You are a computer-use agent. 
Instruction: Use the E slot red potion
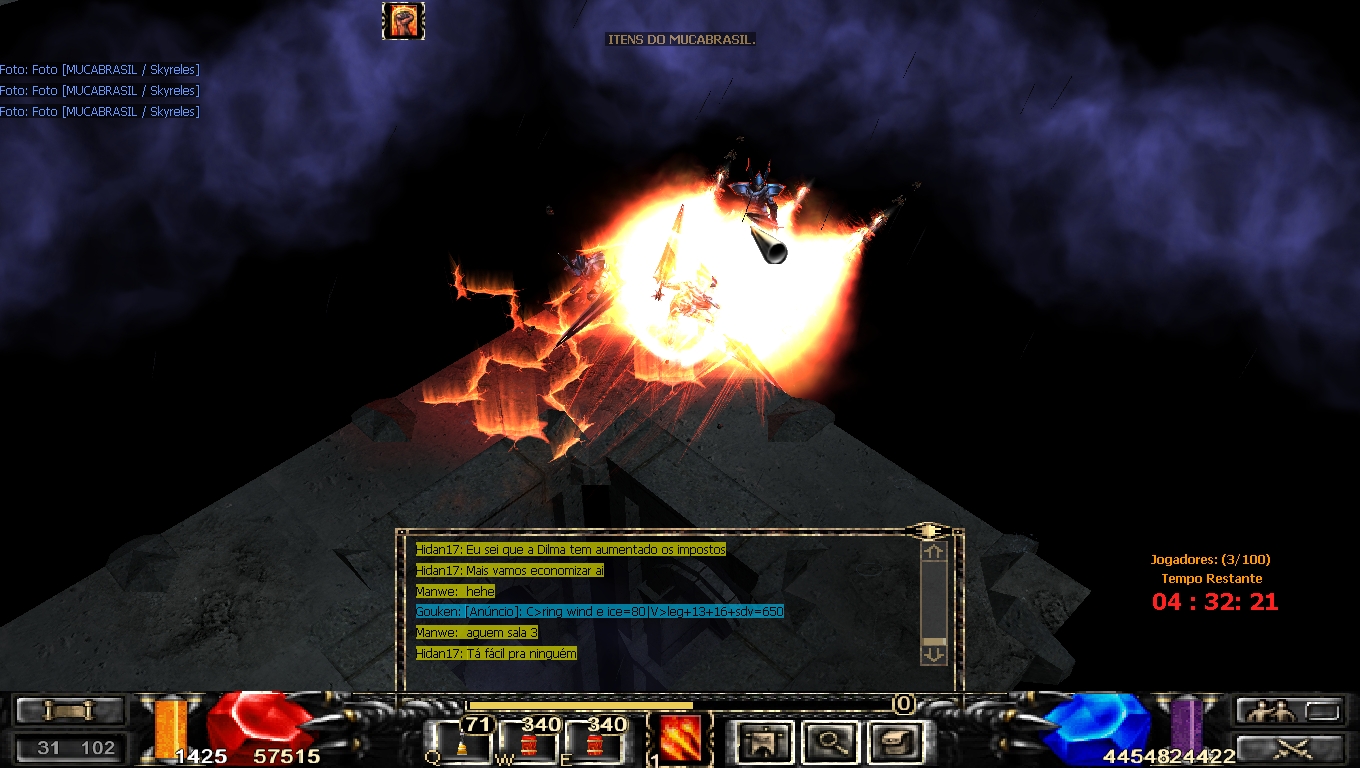596,742
